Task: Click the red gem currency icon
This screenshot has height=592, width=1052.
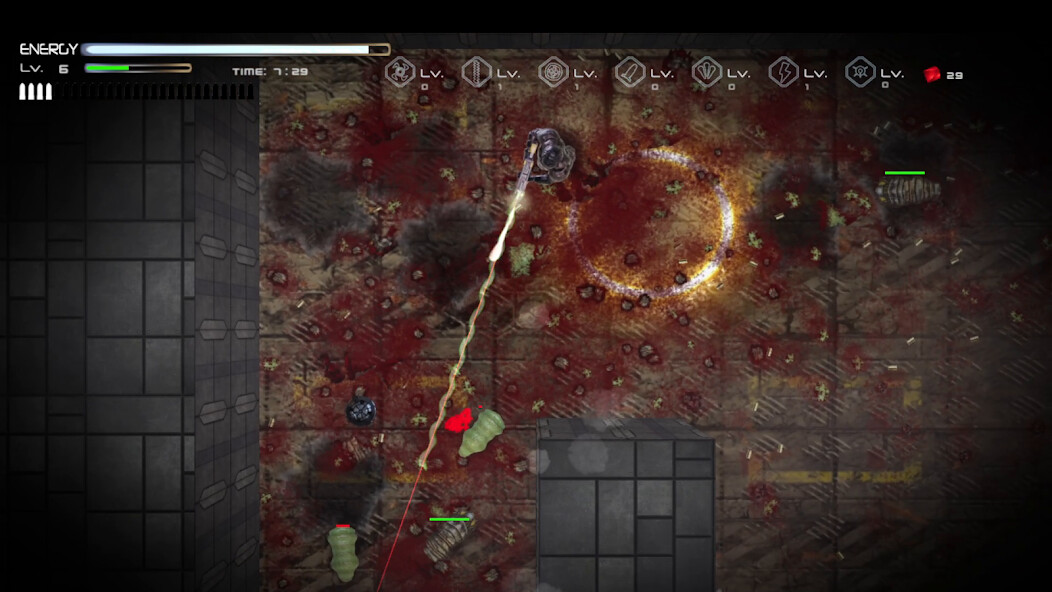Action: point(932,74)
